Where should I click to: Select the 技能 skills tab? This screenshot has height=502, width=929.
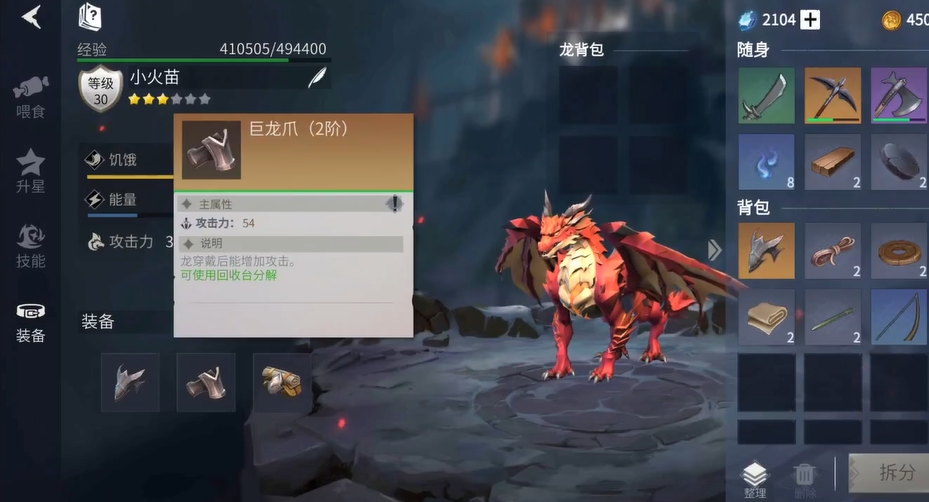coord(31,246)
